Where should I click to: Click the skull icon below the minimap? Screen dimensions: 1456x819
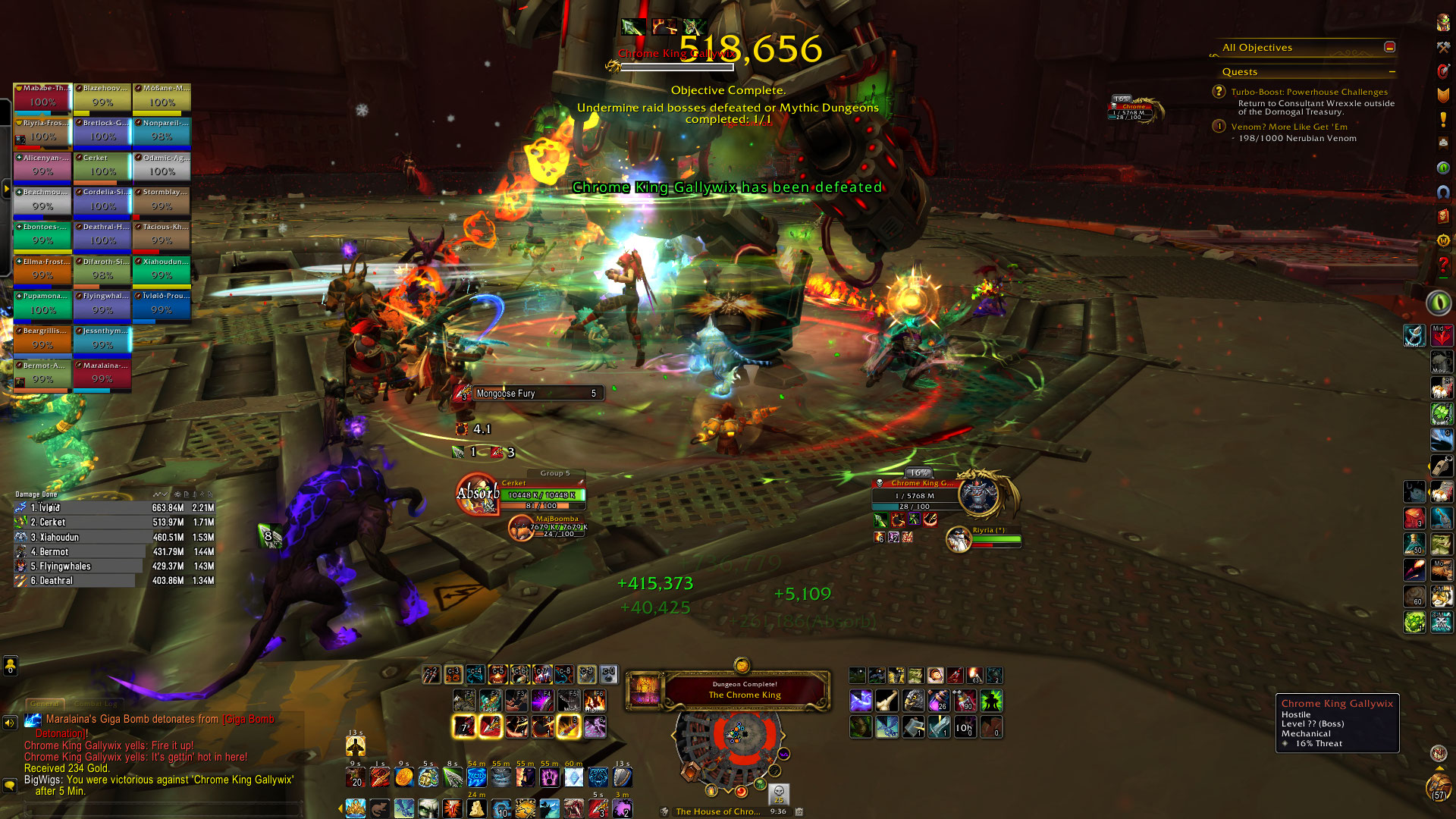coord(779,793)
